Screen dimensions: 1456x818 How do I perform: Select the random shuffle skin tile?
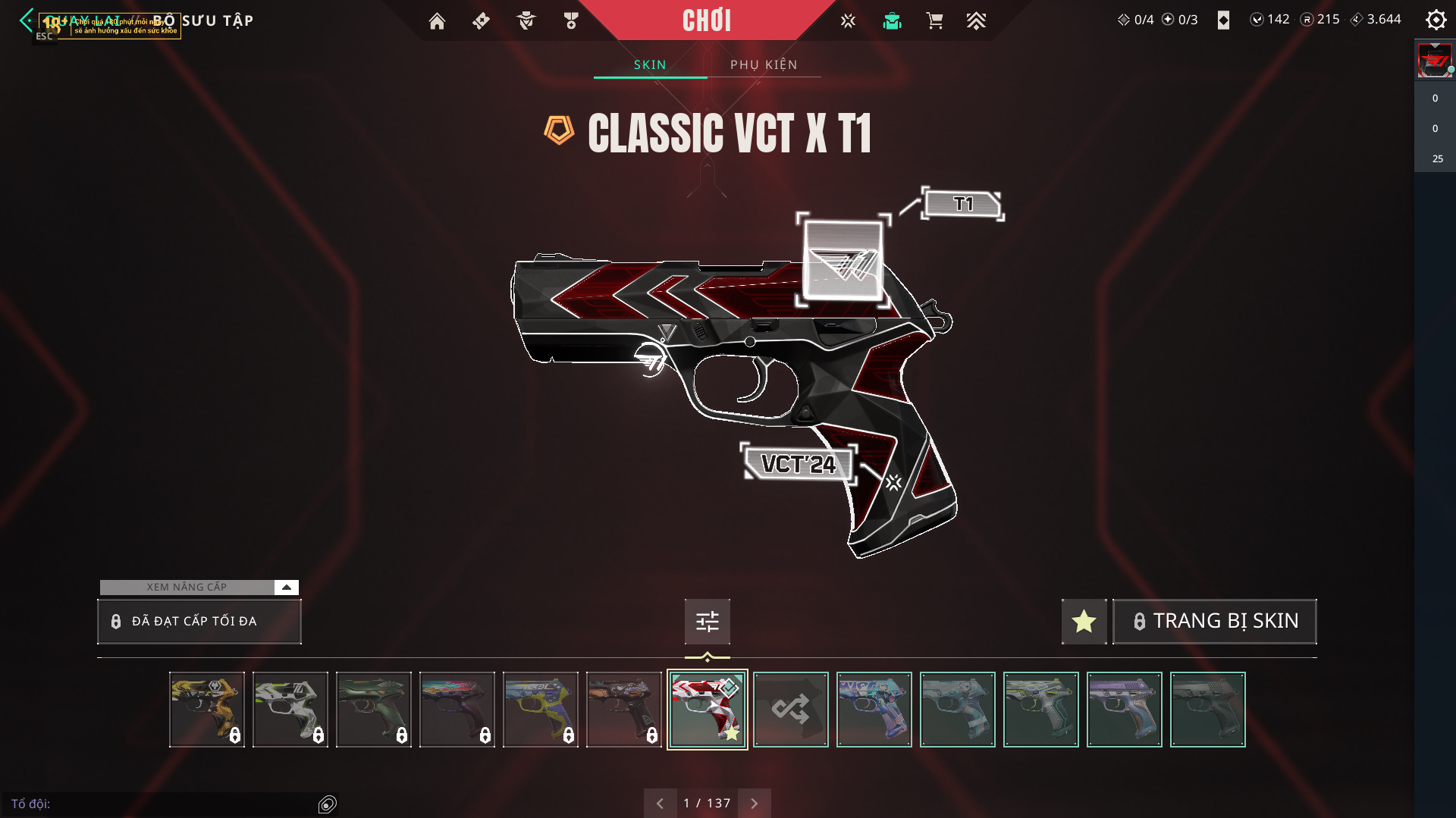(x=791, y=710)
